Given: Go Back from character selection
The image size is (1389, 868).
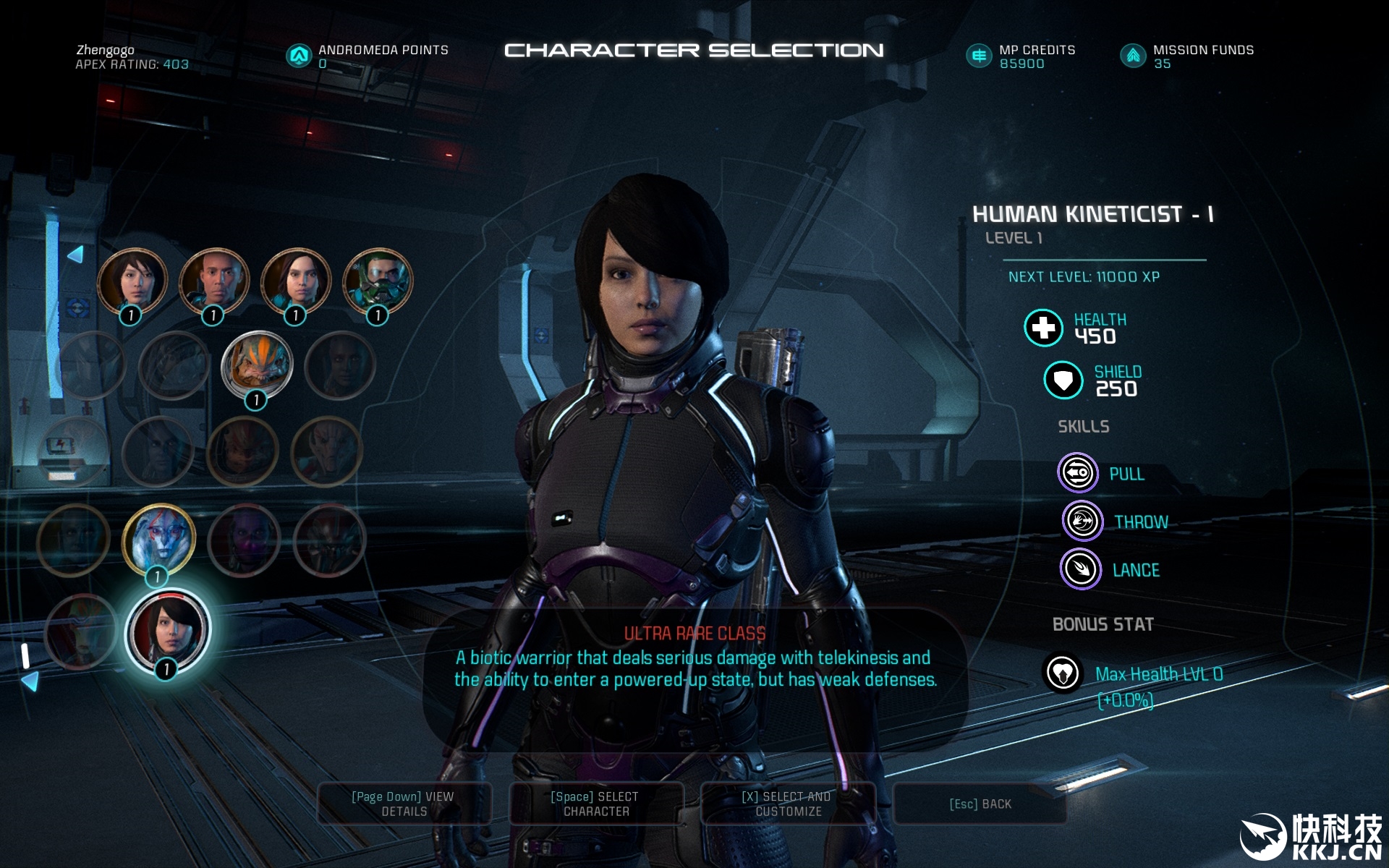Looking at the screenshot, I should (980, 804).
